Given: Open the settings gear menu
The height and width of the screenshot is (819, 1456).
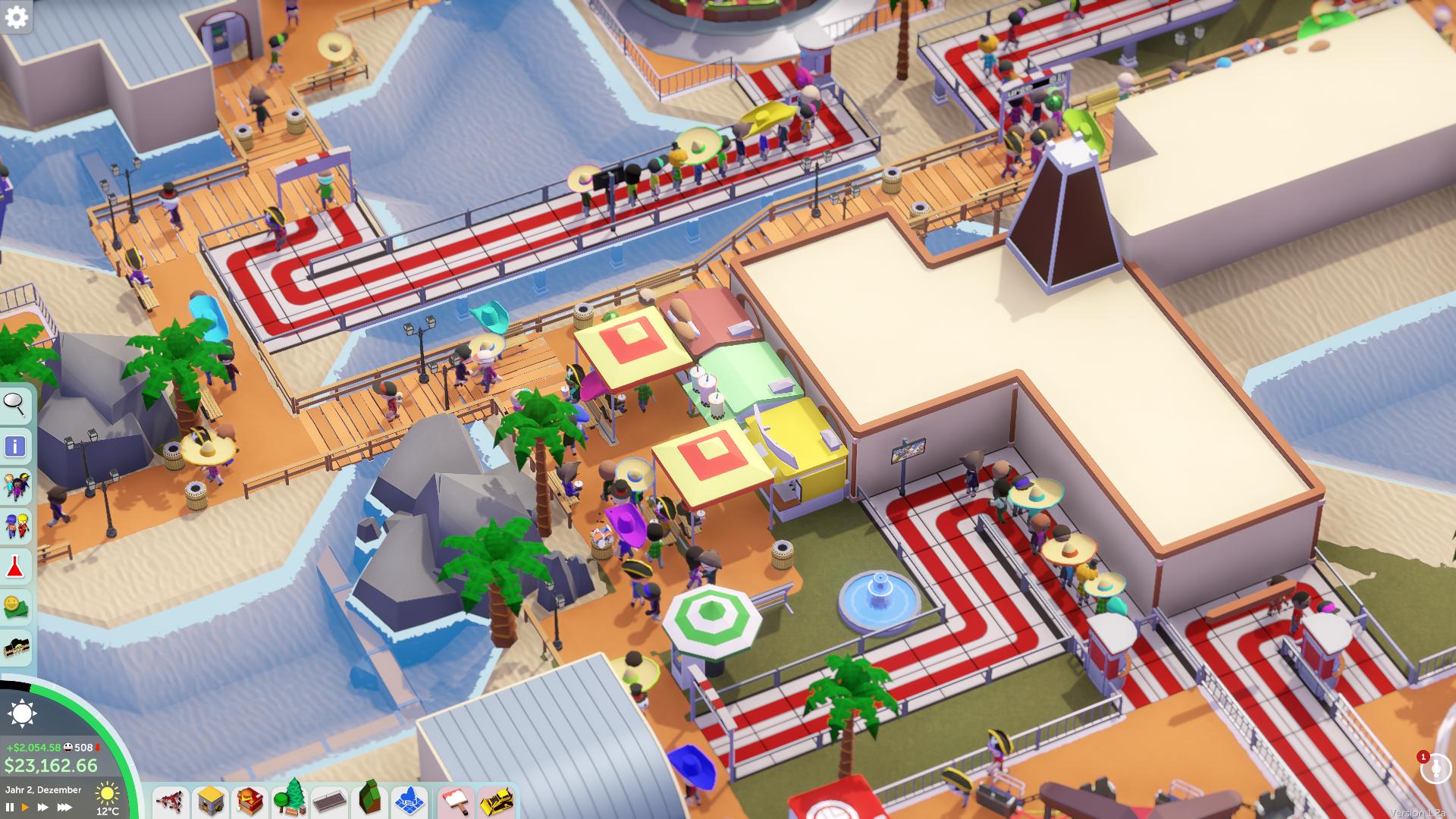Looking at the screenshot, I should coord(16,17).
